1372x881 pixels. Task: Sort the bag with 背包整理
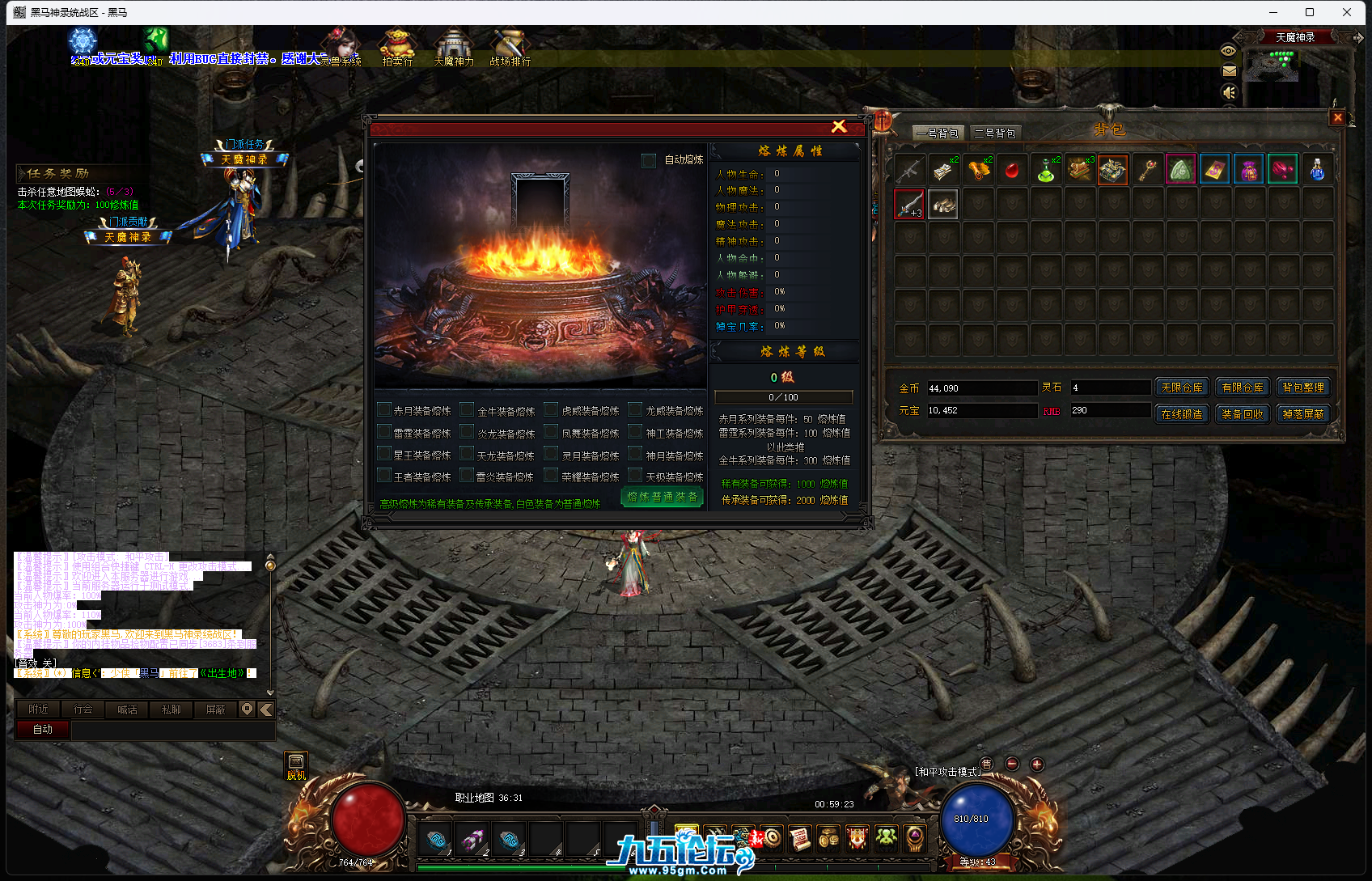tap(1302, 388)
